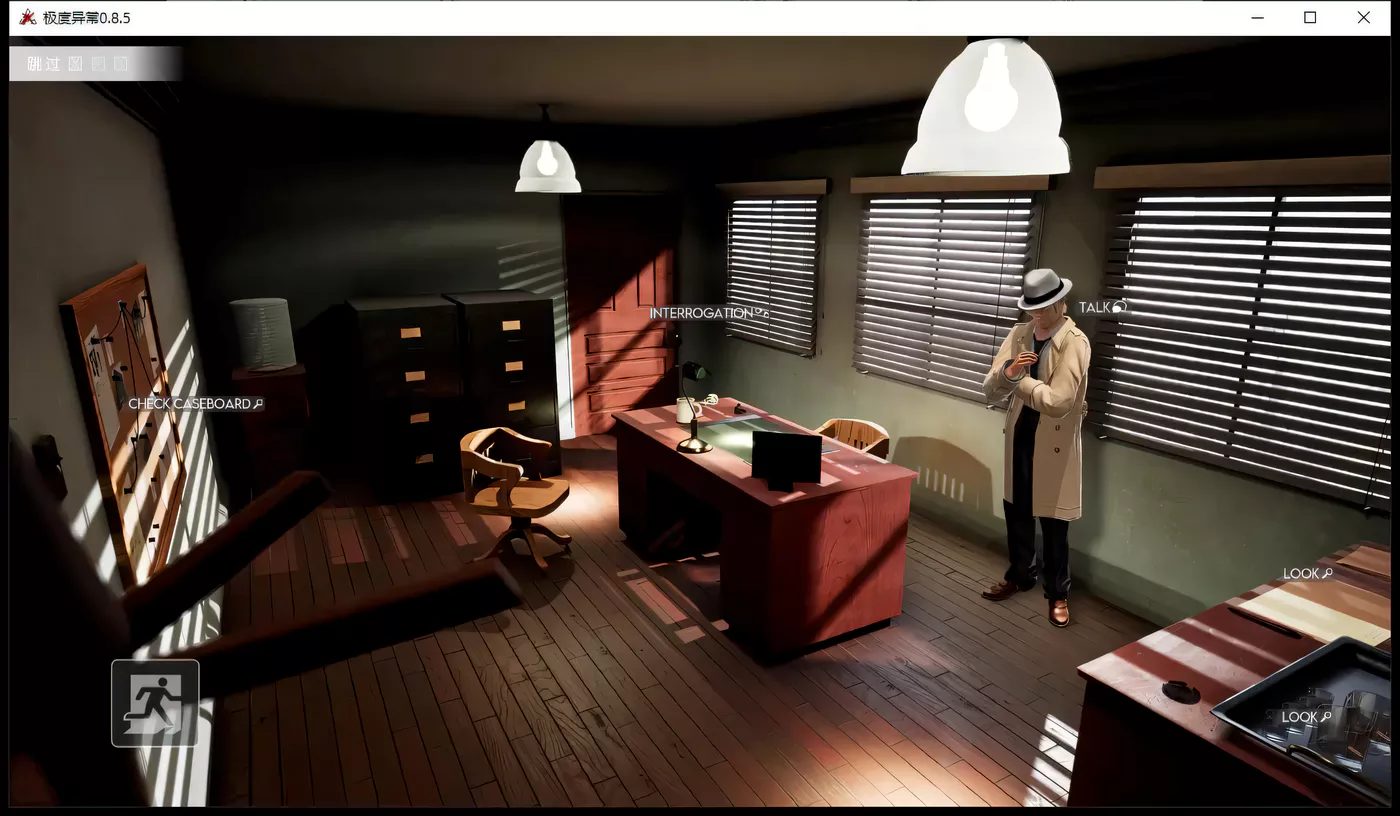Click the first square icon after the 跳过 button

[73, 63]
